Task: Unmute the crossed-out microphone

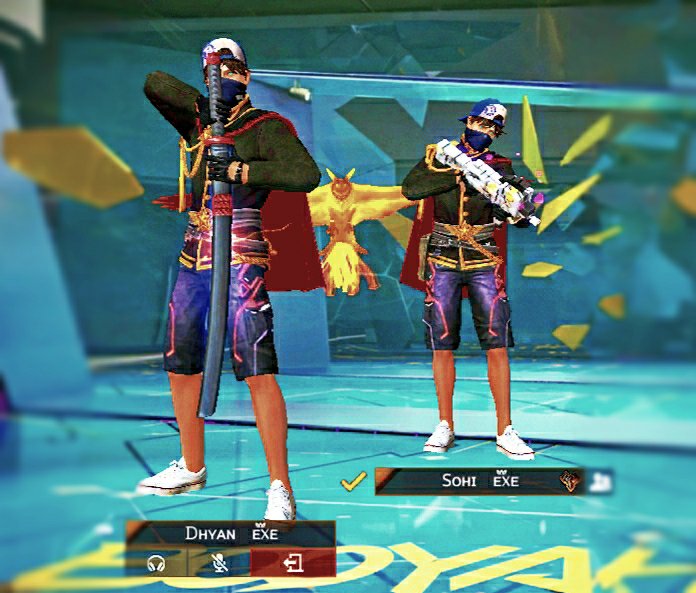Action: click(x=218, y=563)
